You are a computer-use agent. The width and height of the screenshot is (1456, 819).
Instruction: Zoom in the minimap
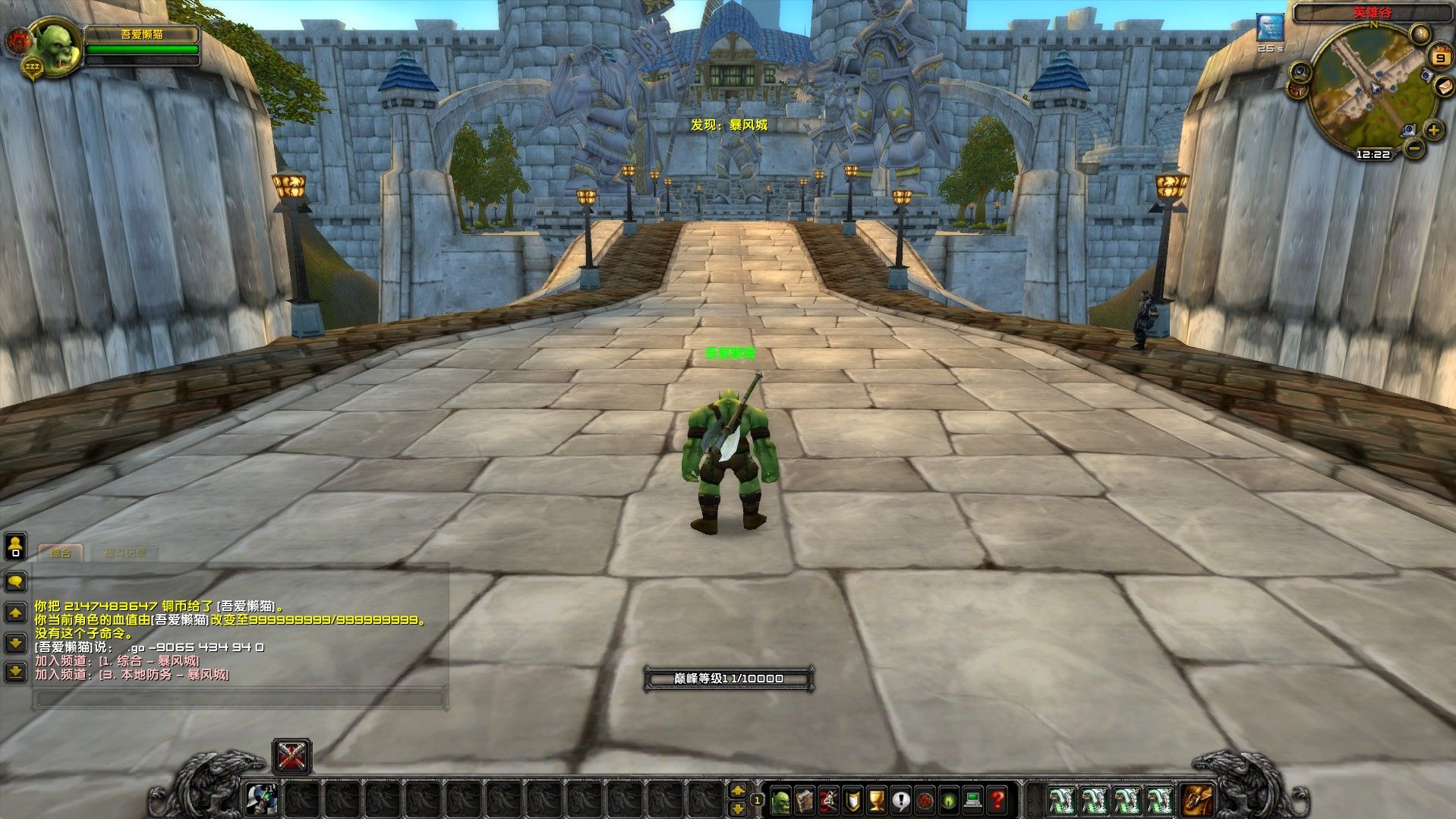pyautogui.click(x=1433, y=130)
